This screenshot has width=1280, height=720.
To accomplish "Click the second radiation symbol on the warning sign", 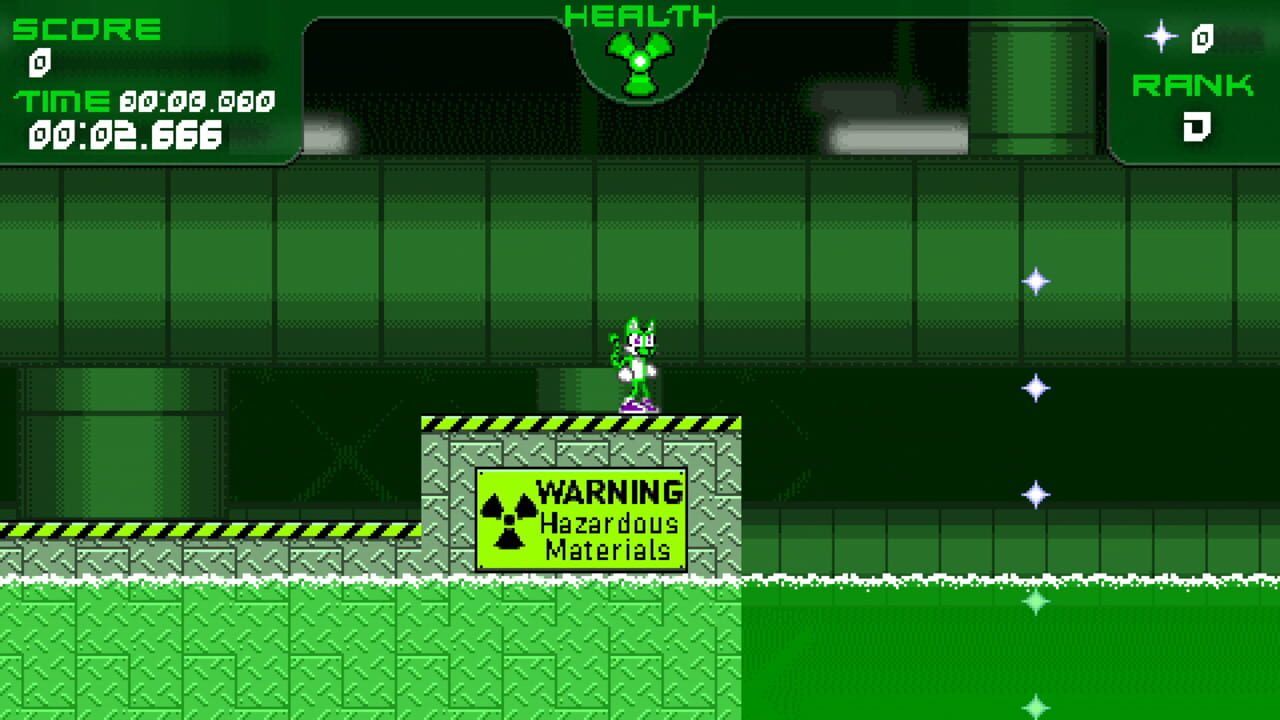I will pos(509,540).
